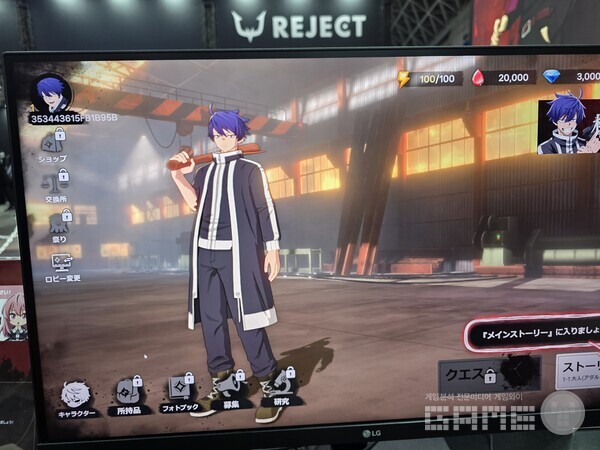This screenshot has width=600, height=450.
Task: Open the 交換所 exchange menu
Action: click(57, 185)
